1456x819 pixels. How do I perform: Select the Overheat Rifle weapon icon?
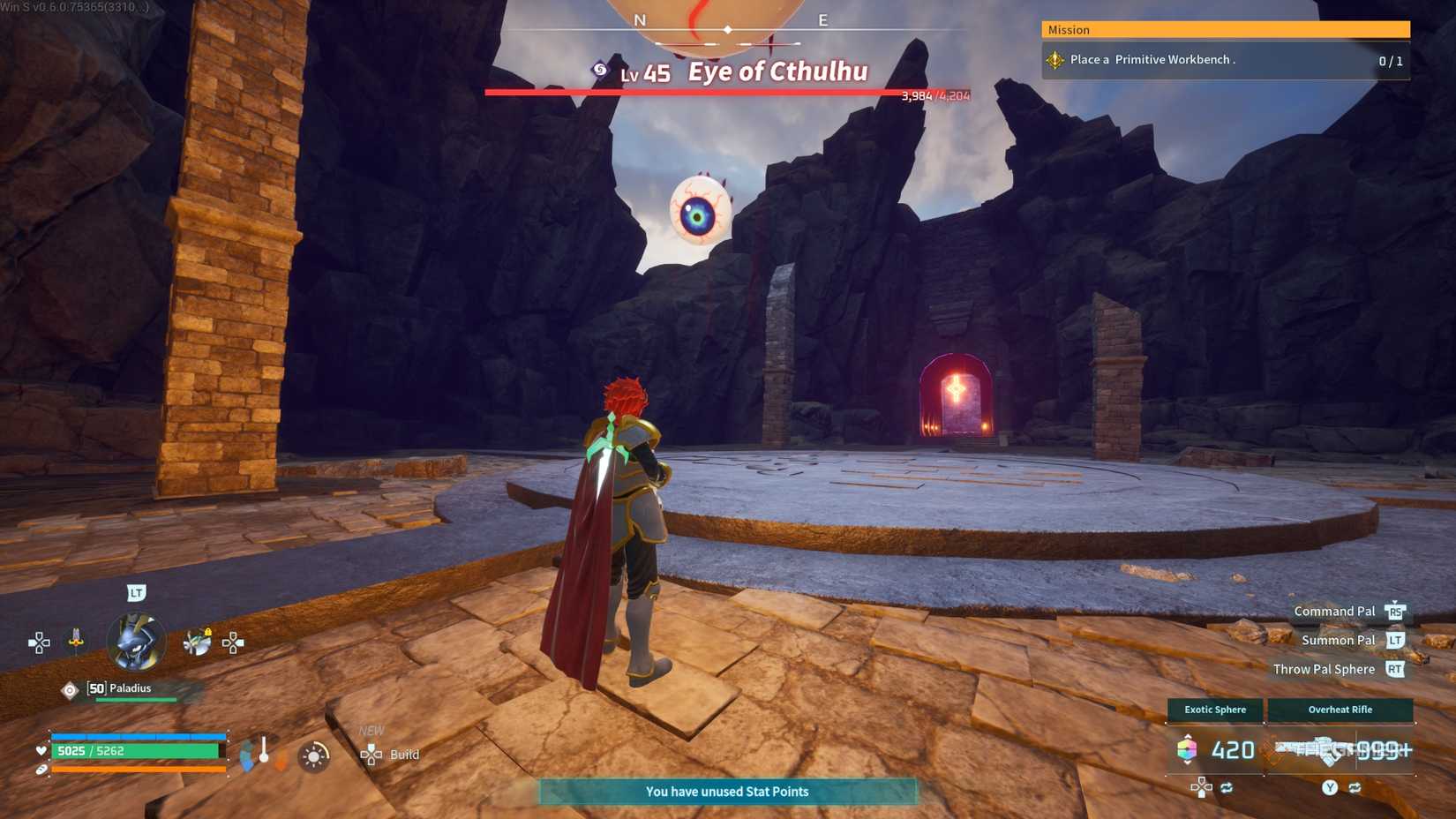1340,710
